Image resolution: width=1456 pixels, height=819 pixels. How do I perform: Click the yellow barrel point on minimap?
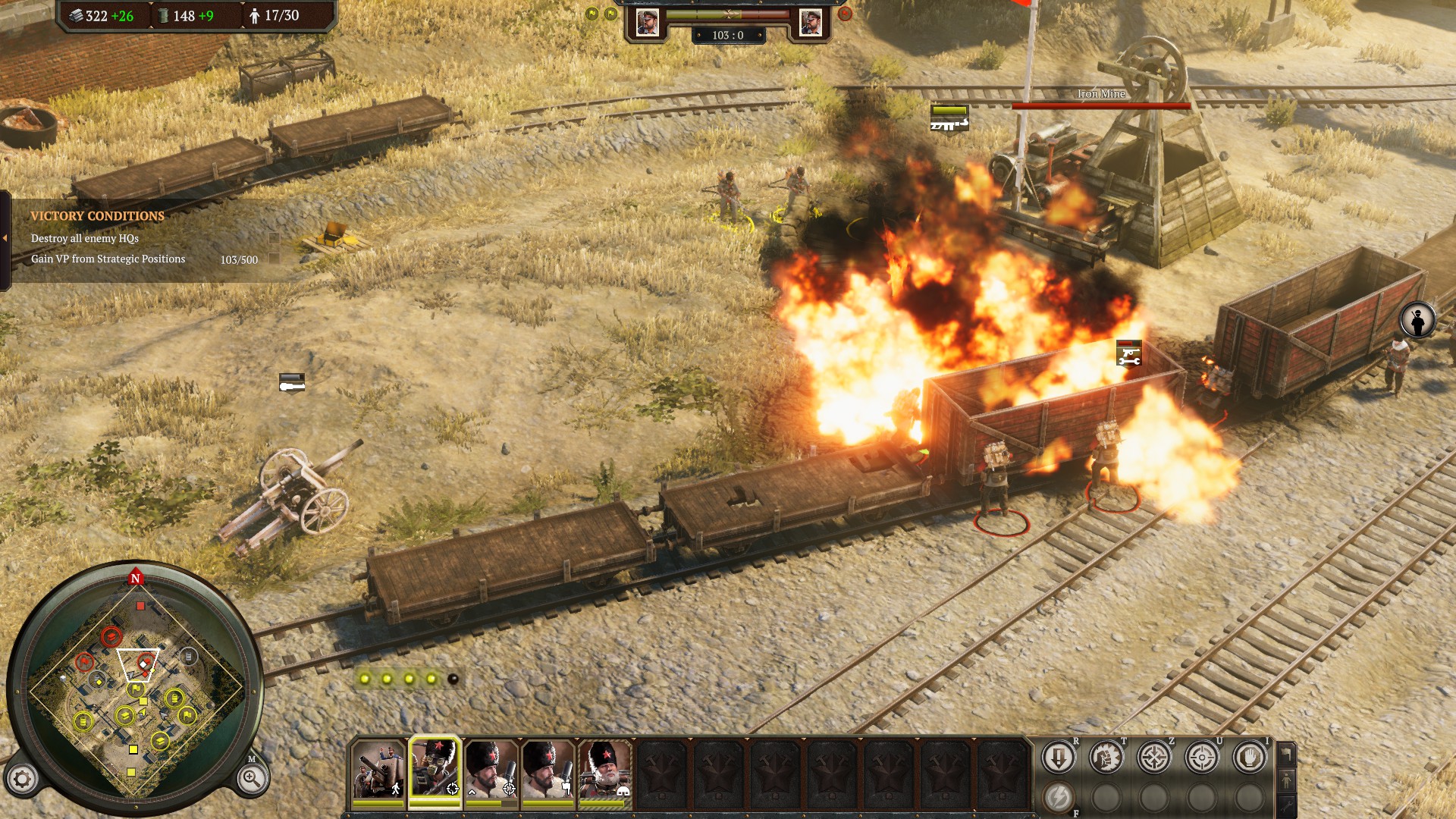(x=174, y=698)
